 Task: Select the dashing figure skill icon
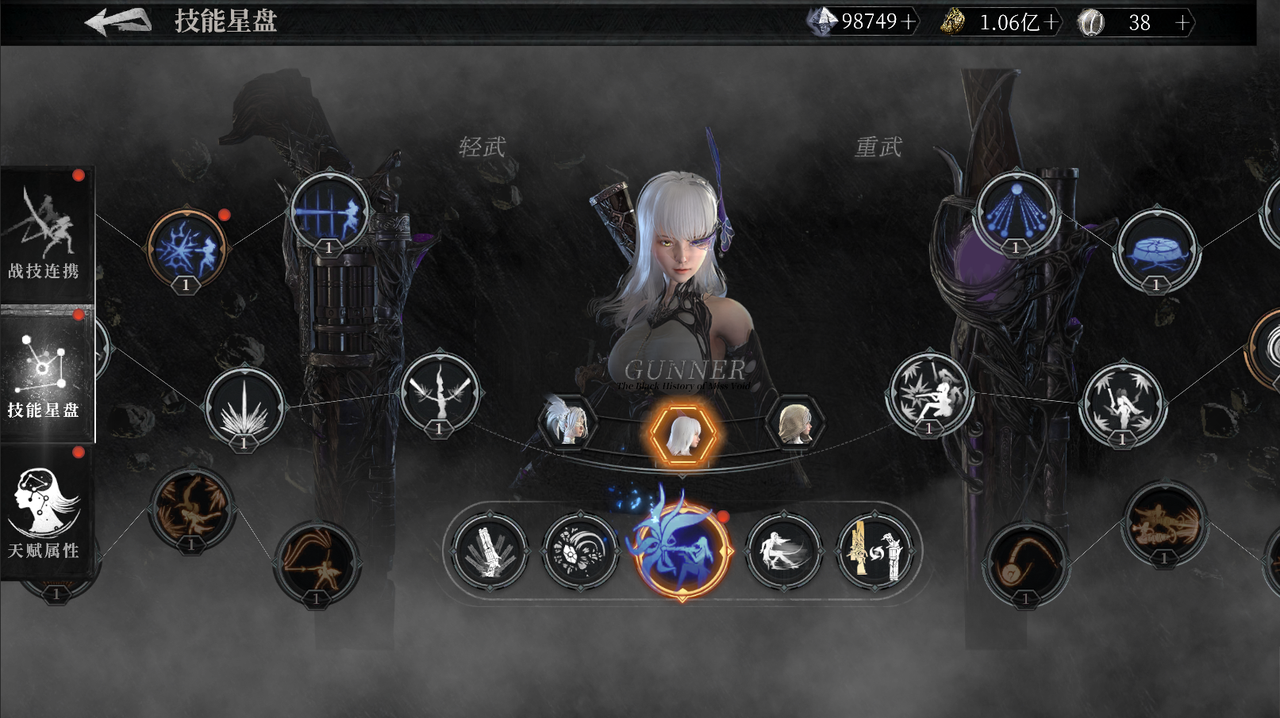point(784,551)
